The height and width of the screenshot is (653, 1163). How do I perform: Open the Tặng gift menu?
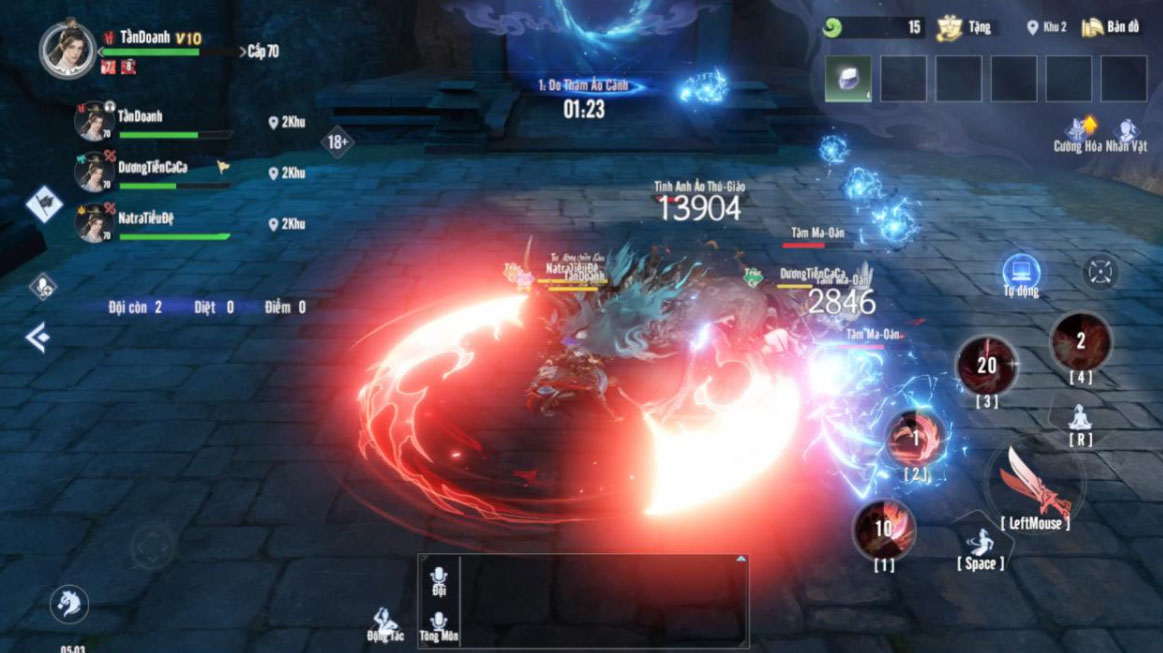964,28
